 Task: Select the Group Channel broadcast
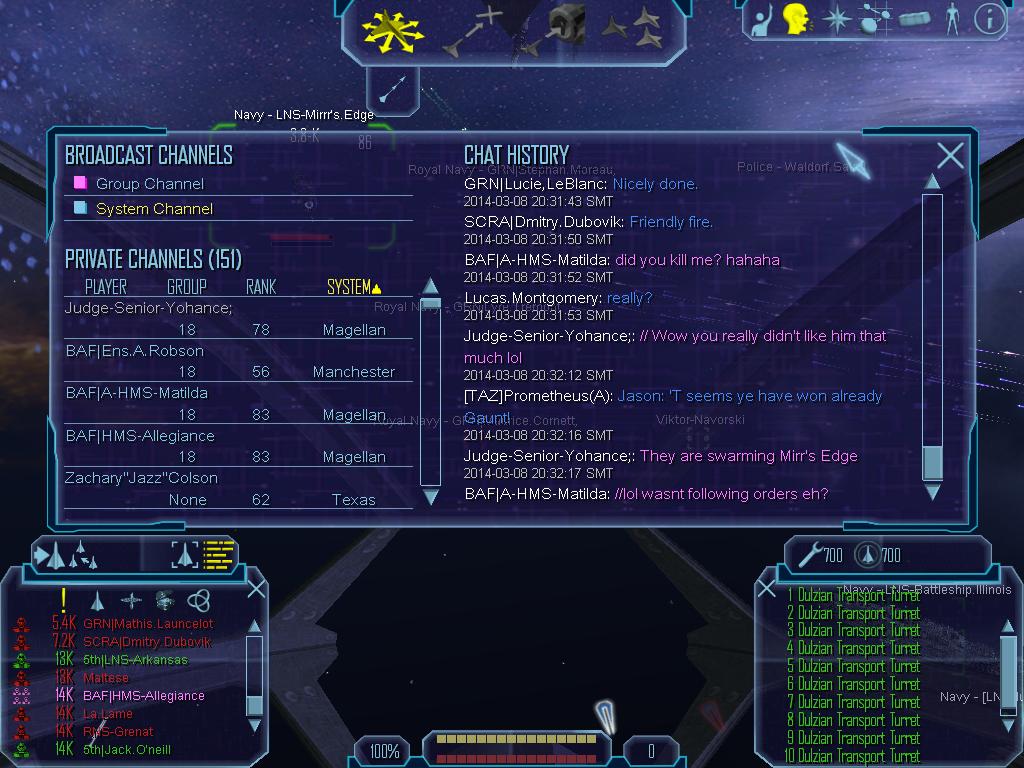coord(149,184)
